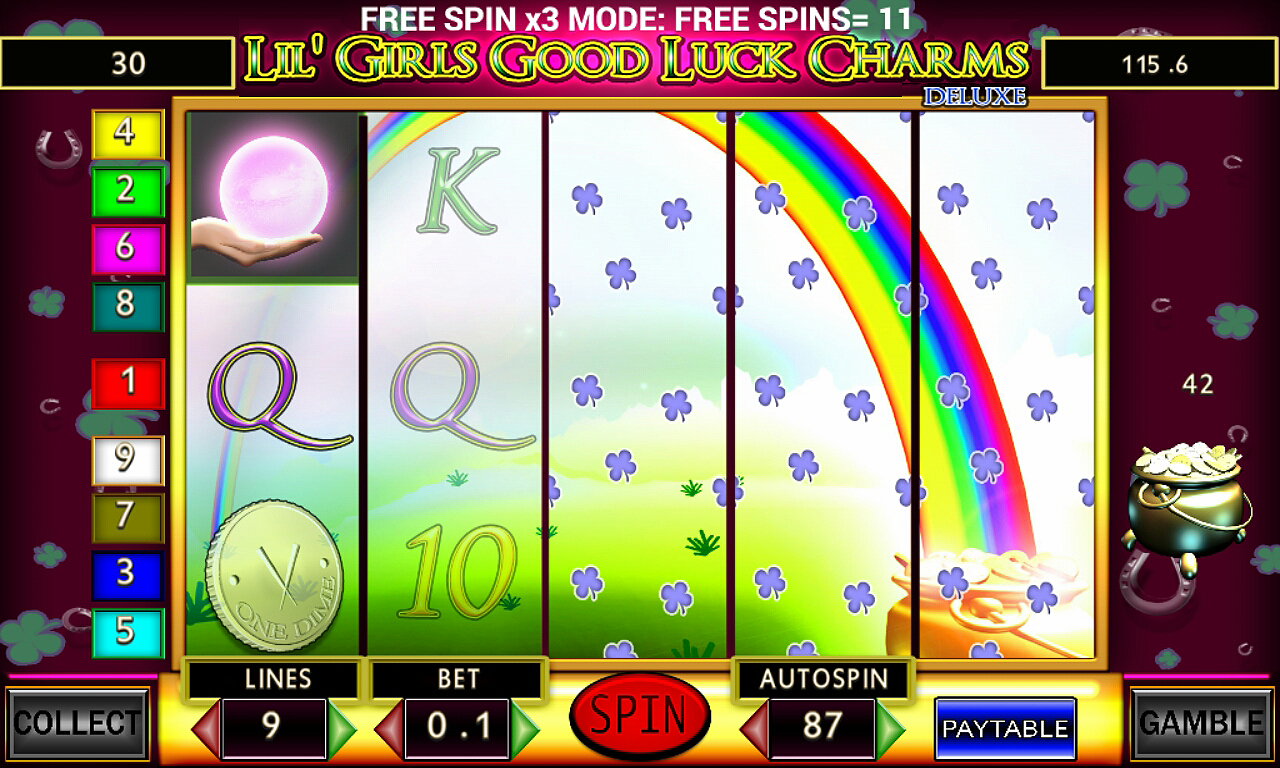The width and height of the screenshot is (1280, 768).
Task: Activate payline 6 selector
Action: pos(126,248)
